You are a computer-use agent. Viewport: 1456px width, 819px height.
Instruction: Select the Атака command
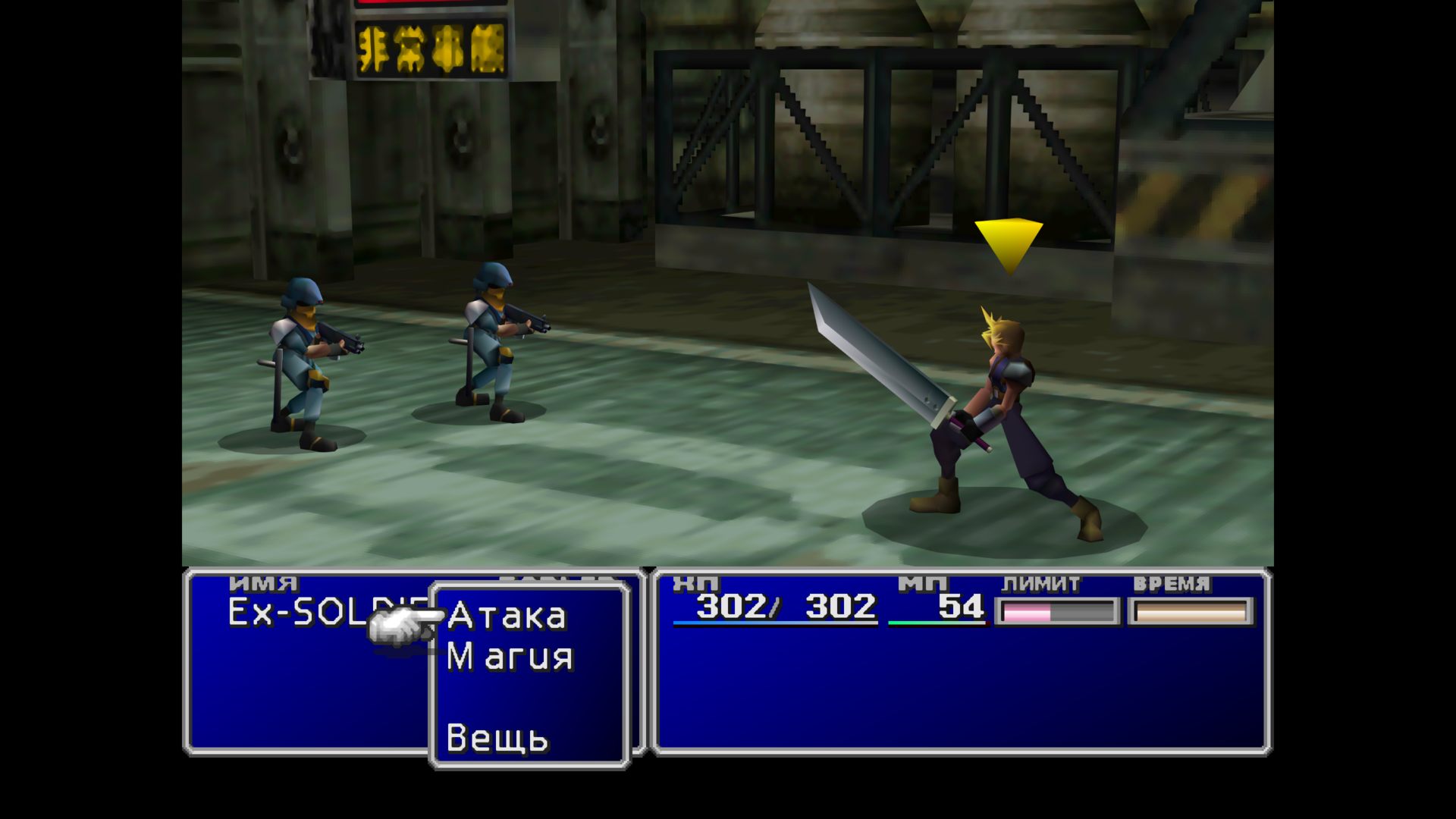tap(507, 617)
